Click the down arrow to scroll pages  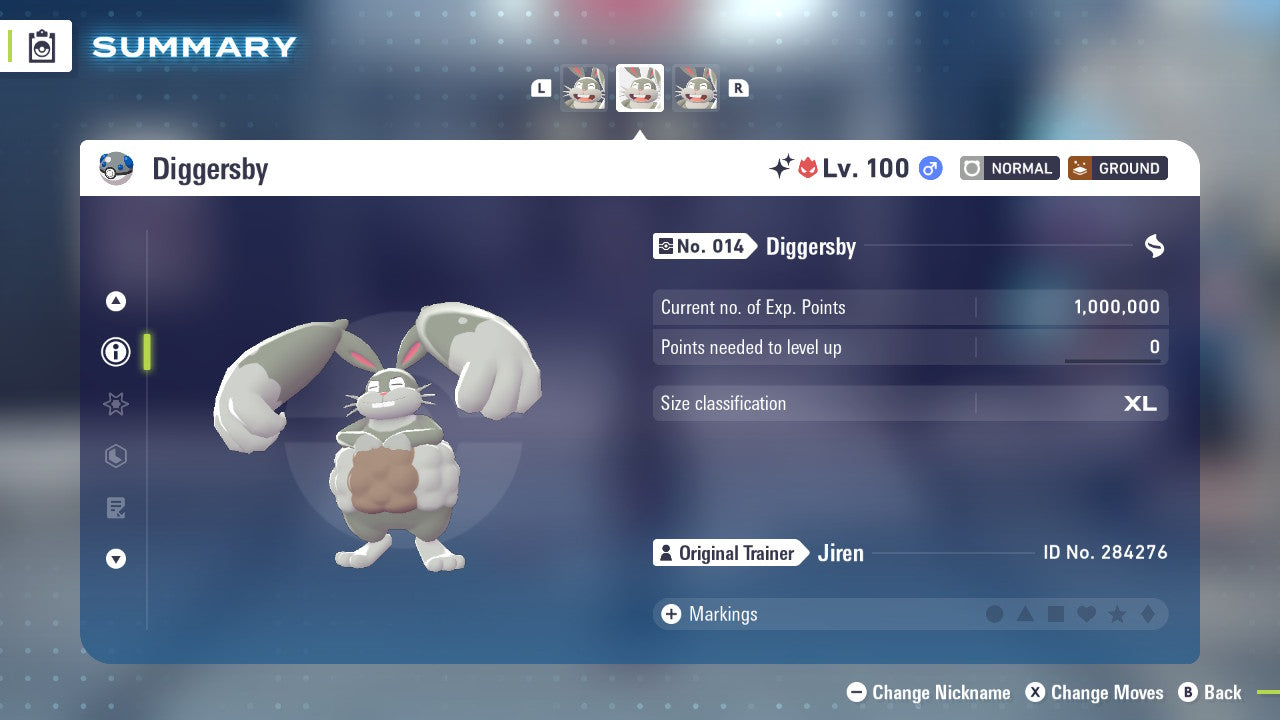point(116,559)
